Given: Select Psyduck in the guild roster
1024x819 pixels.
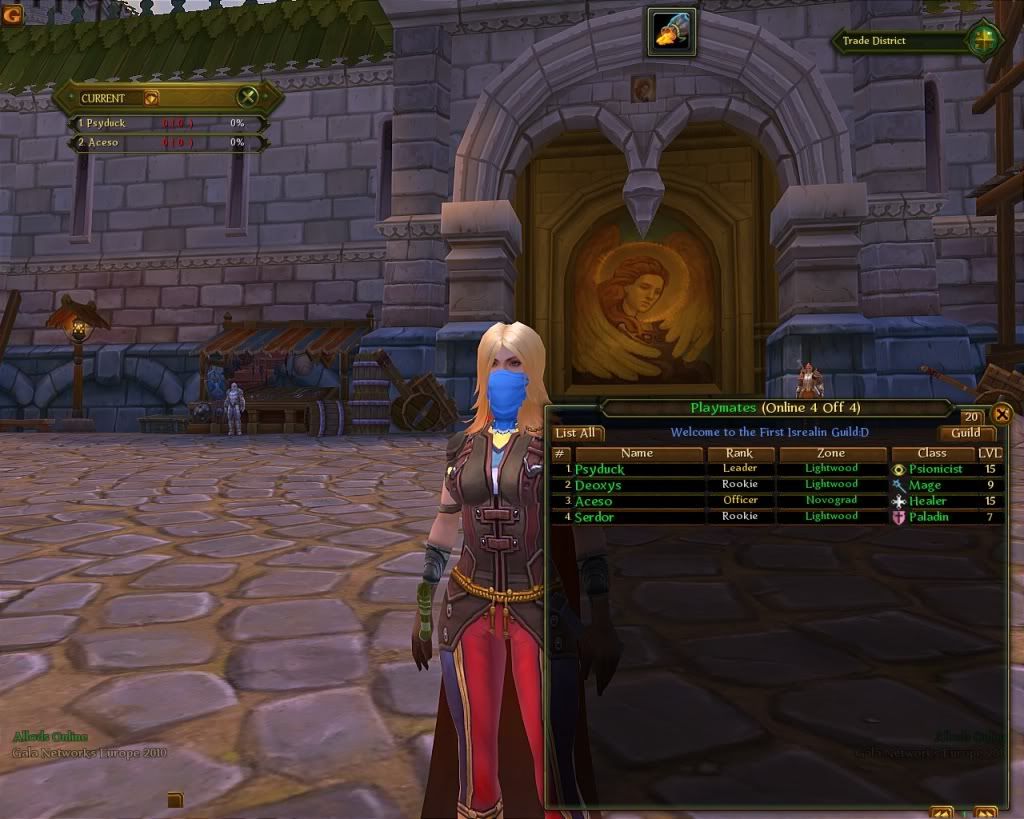Looking at the screenshot, I should tap(598, 469).
